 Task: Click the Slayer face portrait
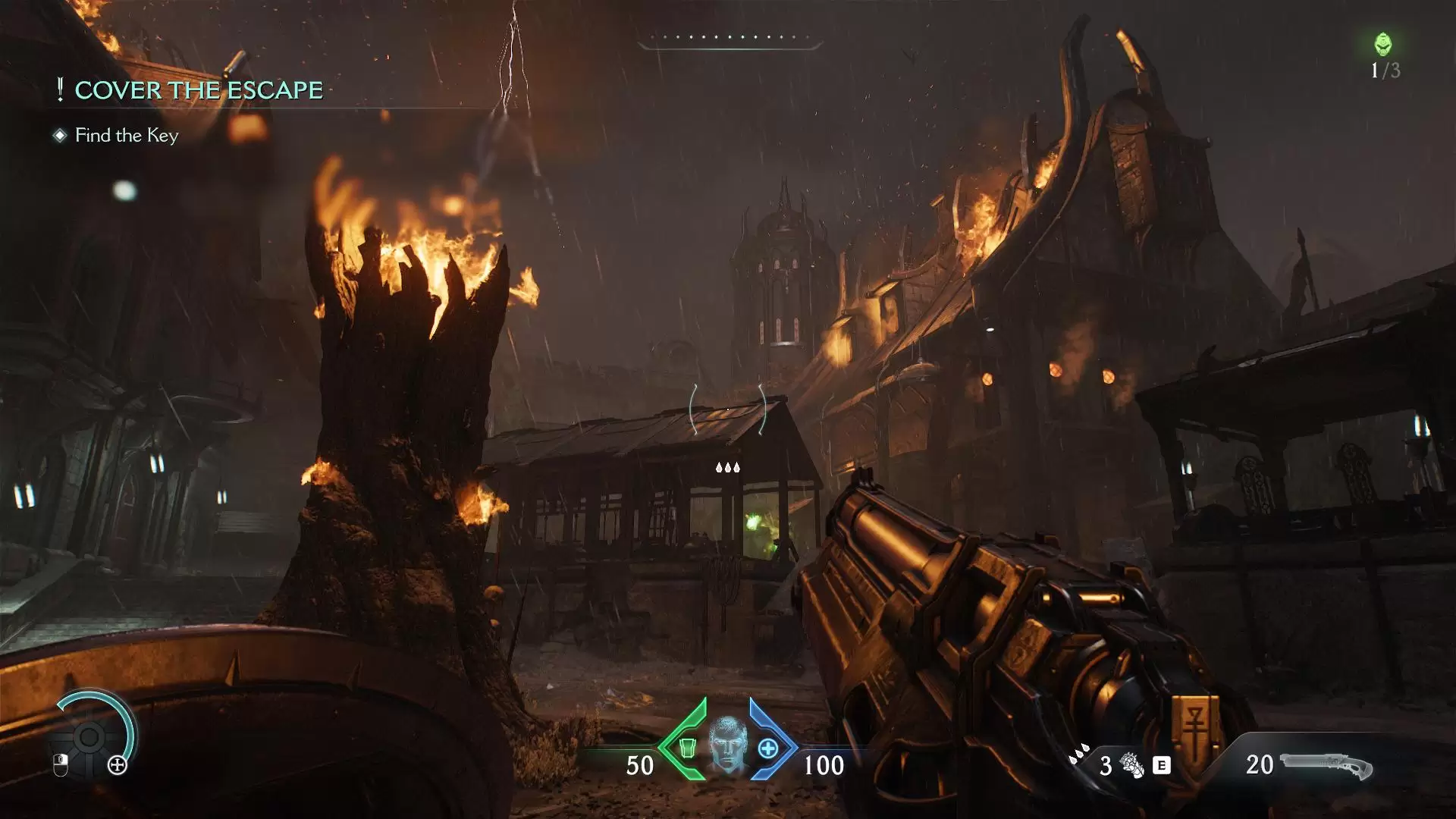pos(728,746)
